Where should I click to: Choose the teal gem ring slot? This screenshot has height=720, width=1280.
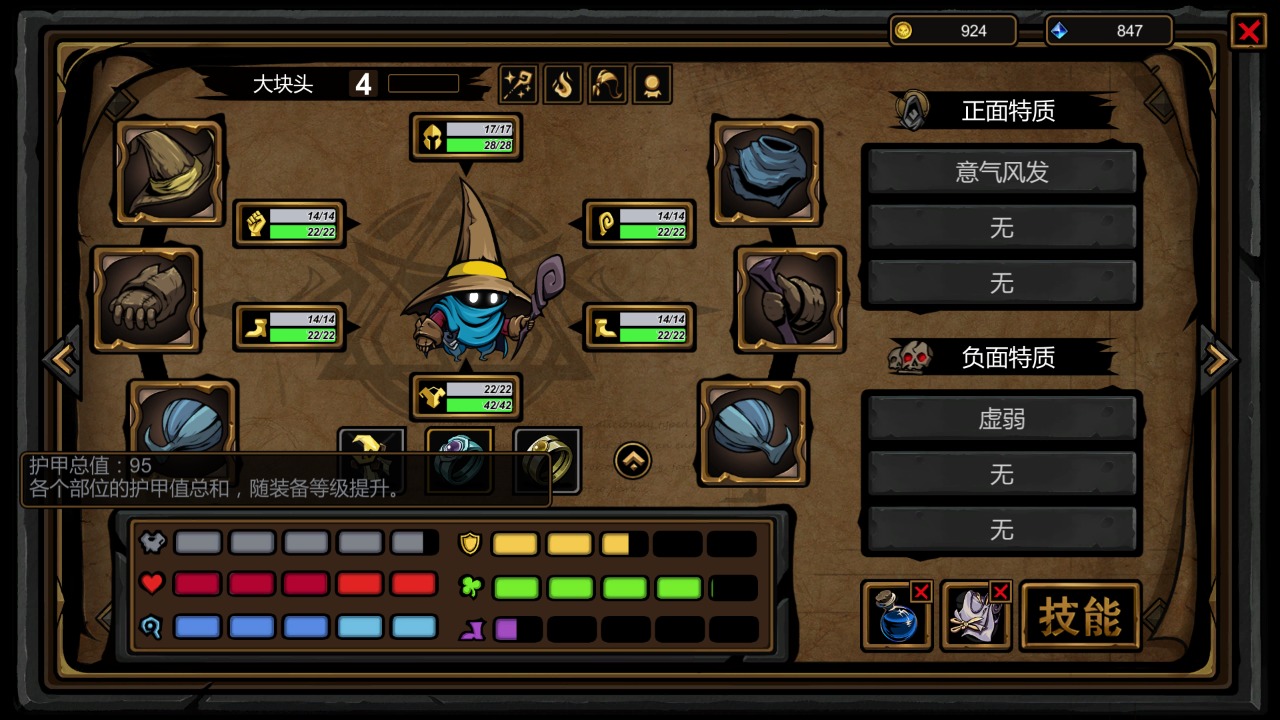(460, 460)
